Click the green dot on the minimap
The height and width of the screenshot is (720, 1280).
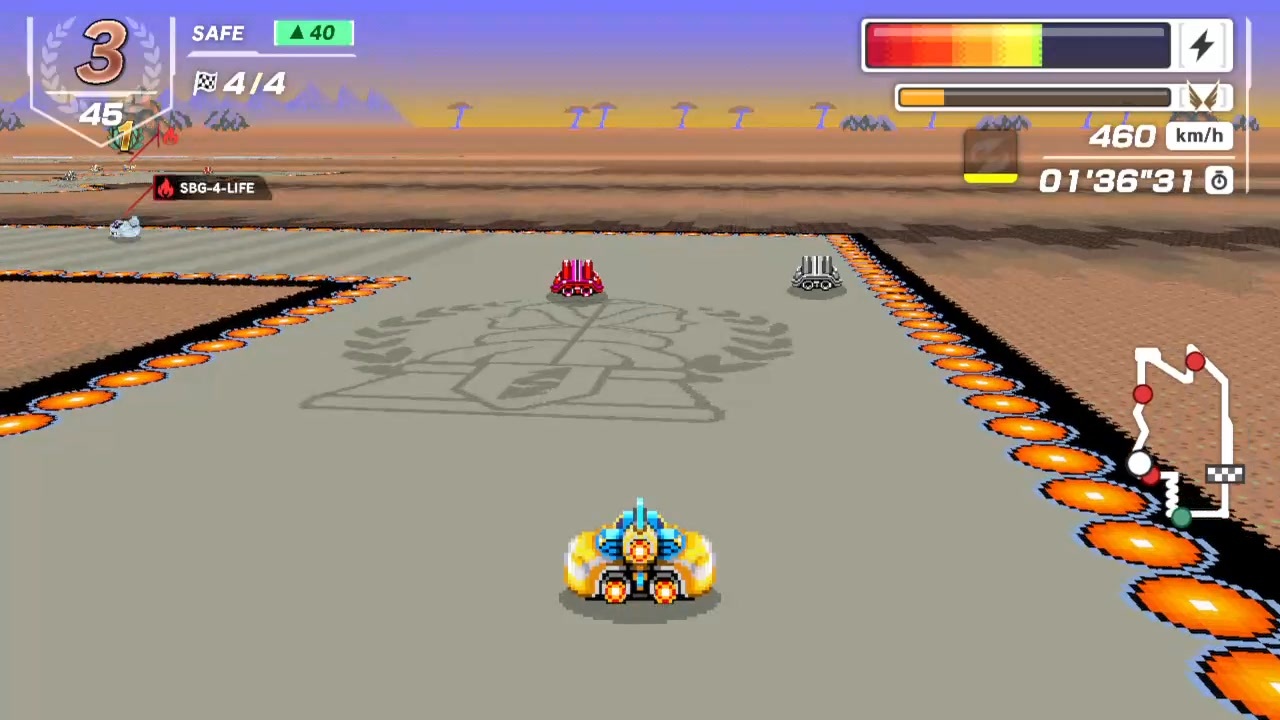point(1181,519)
